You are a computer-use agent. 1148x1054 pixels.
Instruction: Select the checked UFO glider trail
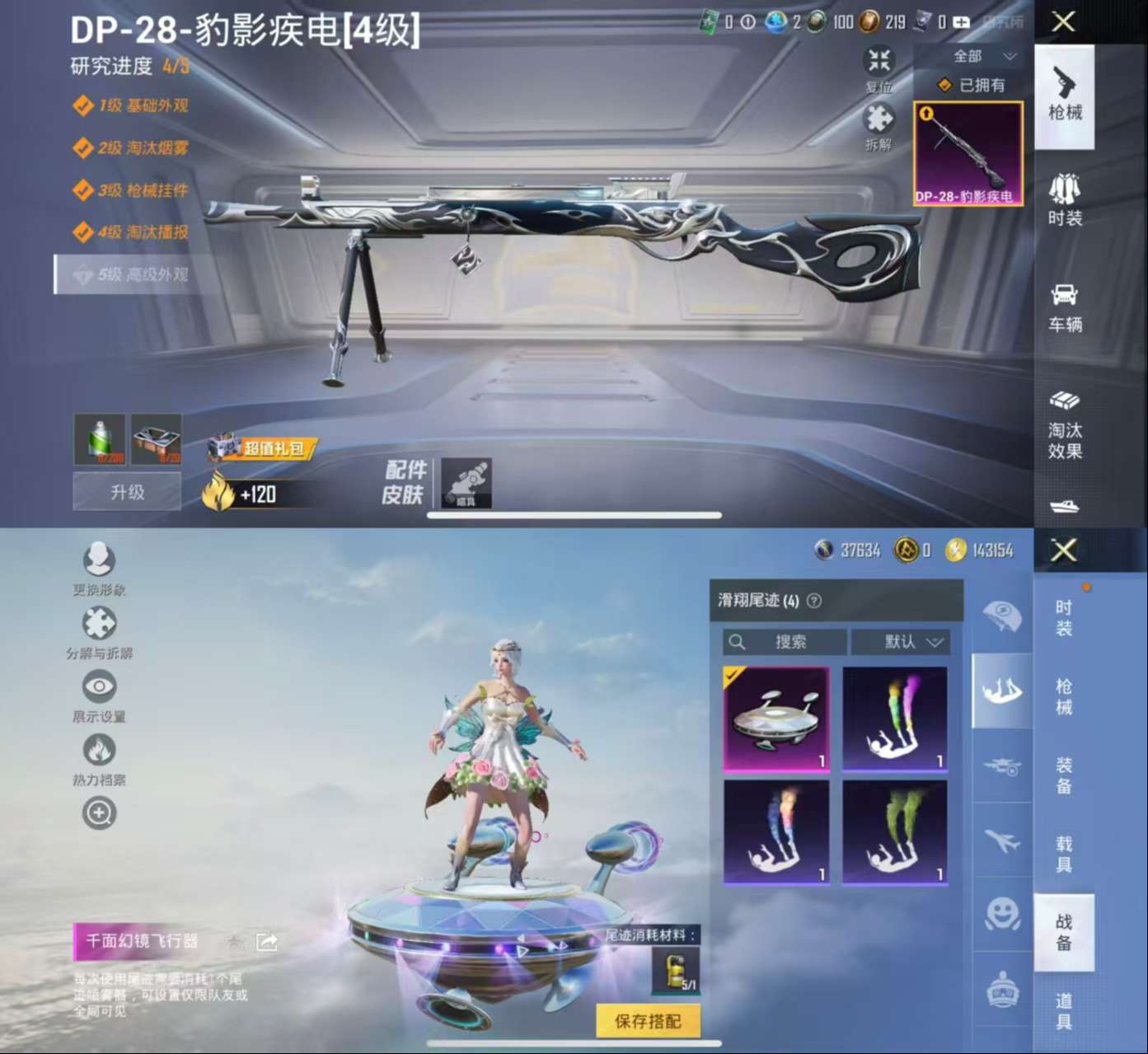pyautogui.click(x=777, y=719)
